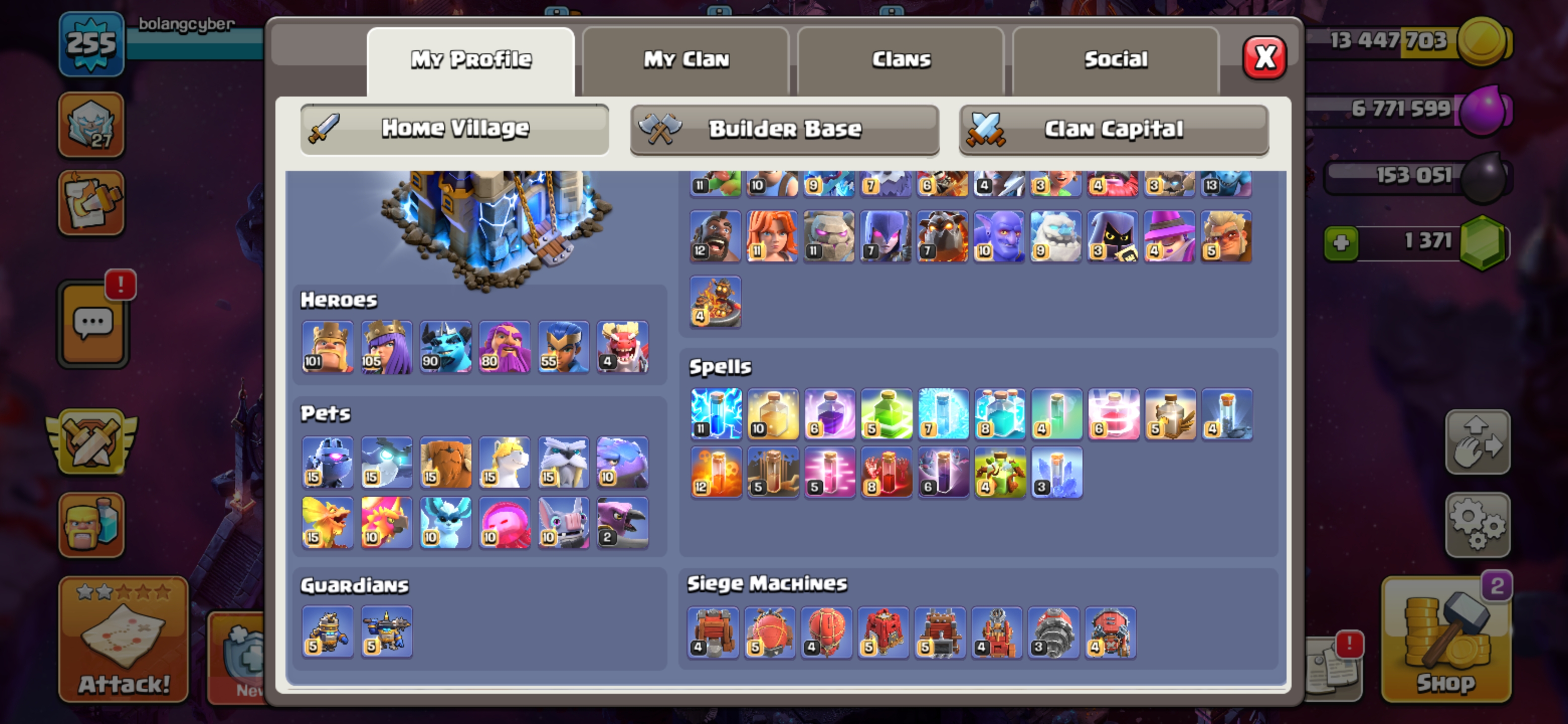
Task: Open the Clans tab
Action: click(x=901, y=60)
